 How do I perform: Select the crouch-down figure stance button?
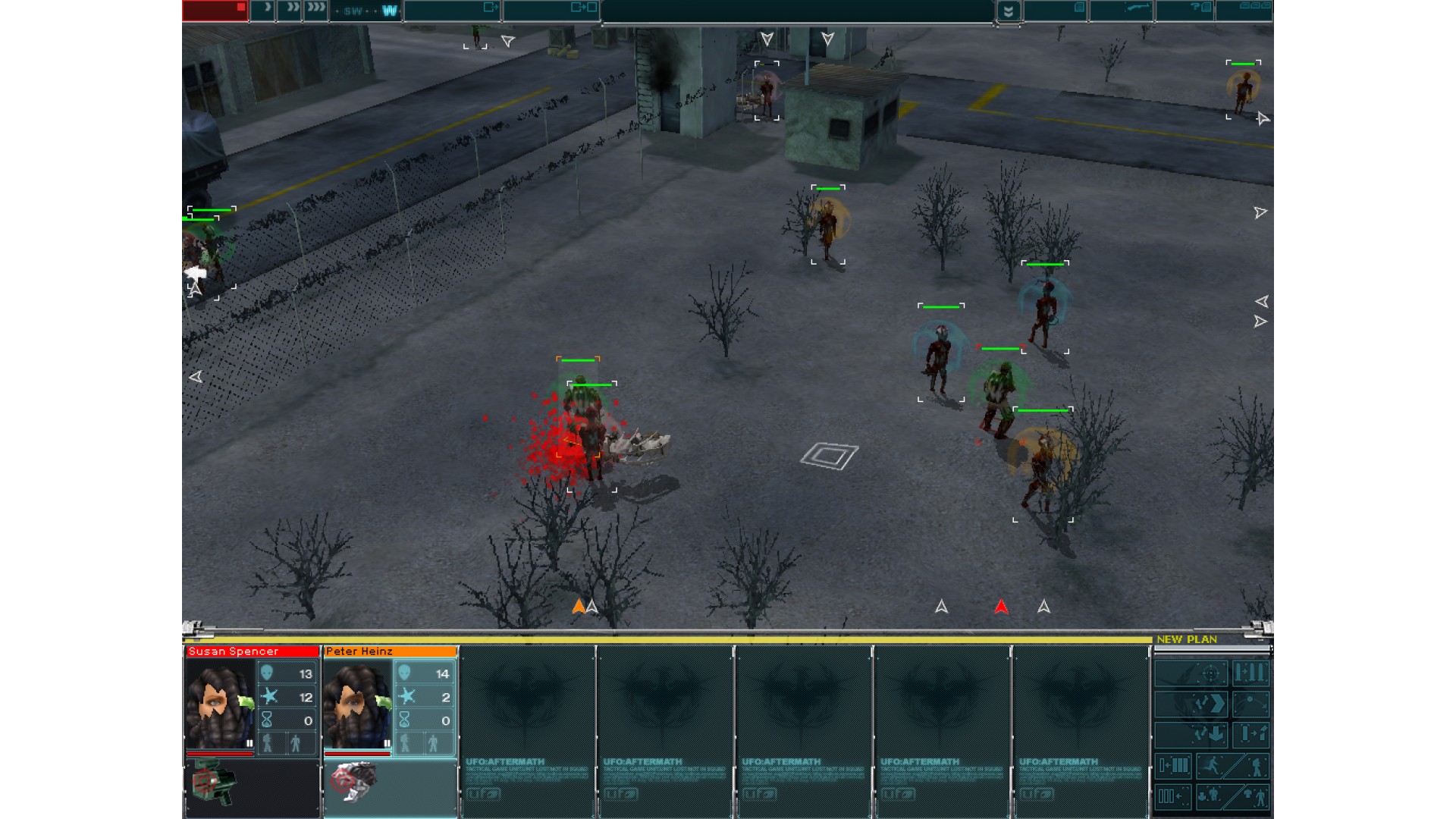pyautogui.click(x=1211, y=796)
